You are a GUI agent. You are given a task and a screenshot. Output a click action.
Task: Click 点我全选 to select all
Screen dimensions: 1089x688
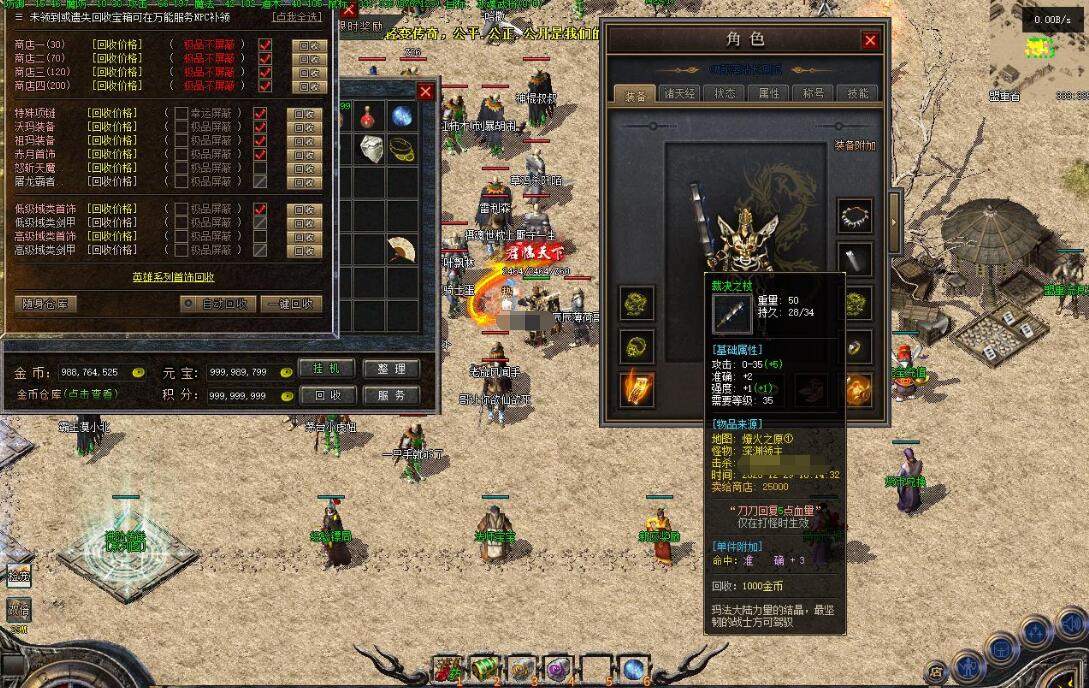(x=297, y=17)
